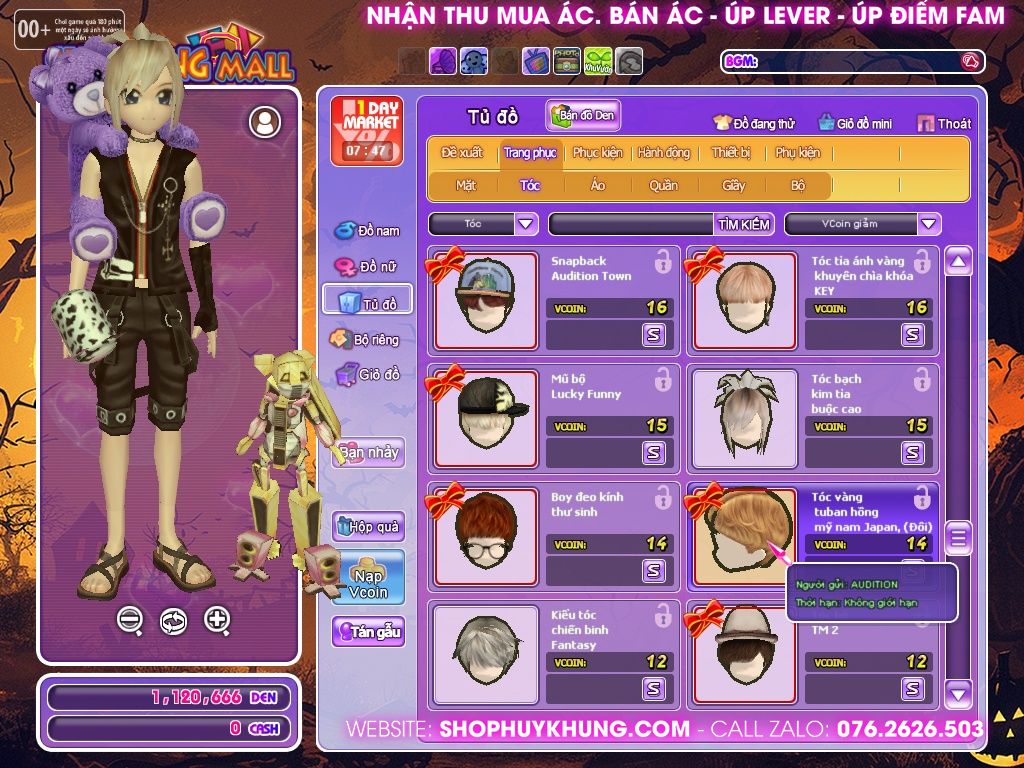The height and width of the screenshot is (768, 1024).
Task: Select the Đồ nữ category
Action: [x=367, y=267]
